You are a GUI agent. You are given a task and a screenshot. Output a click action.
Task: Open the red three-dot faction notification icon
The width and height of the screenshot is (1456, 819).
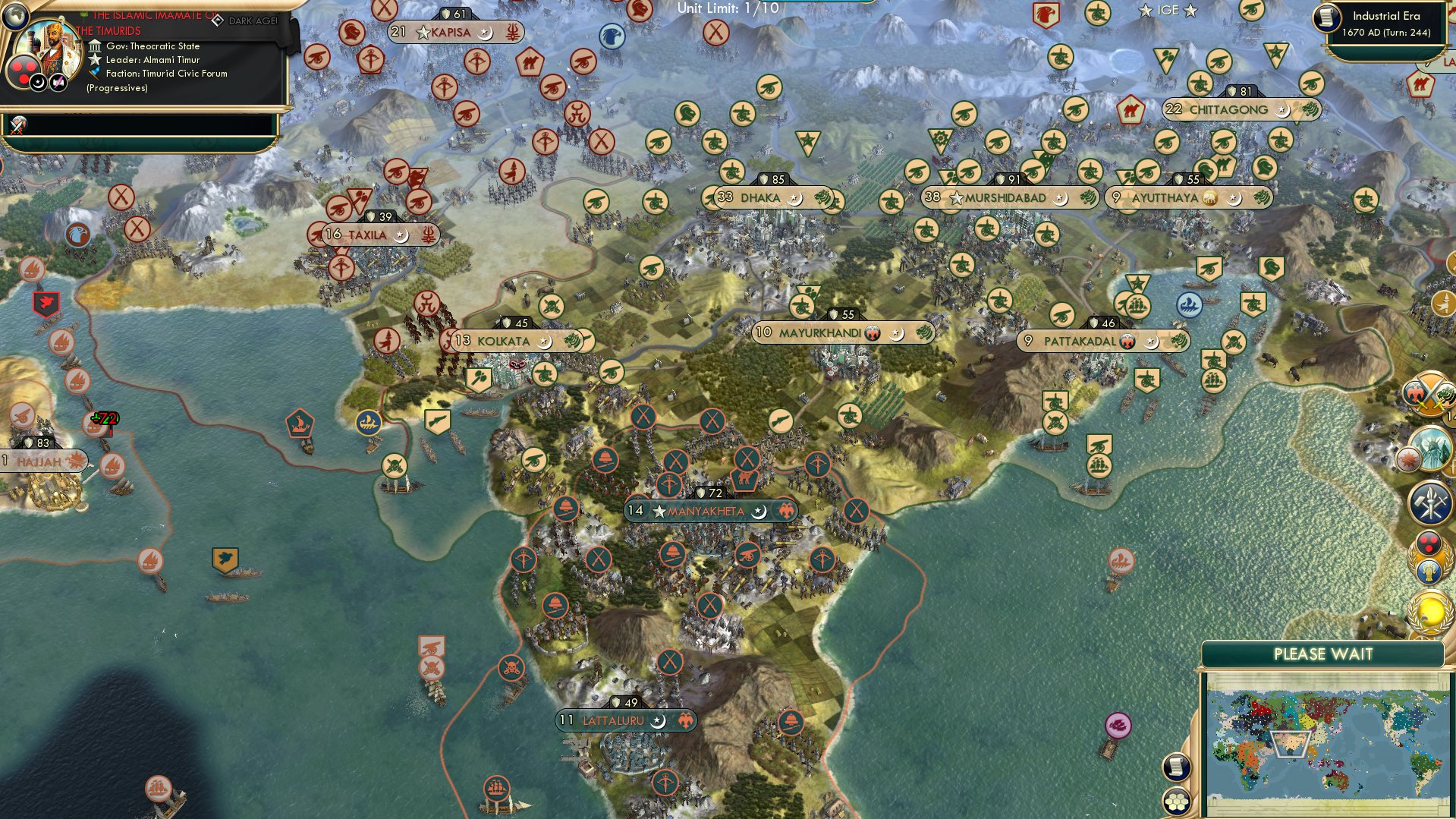(x=1429, y=544)
